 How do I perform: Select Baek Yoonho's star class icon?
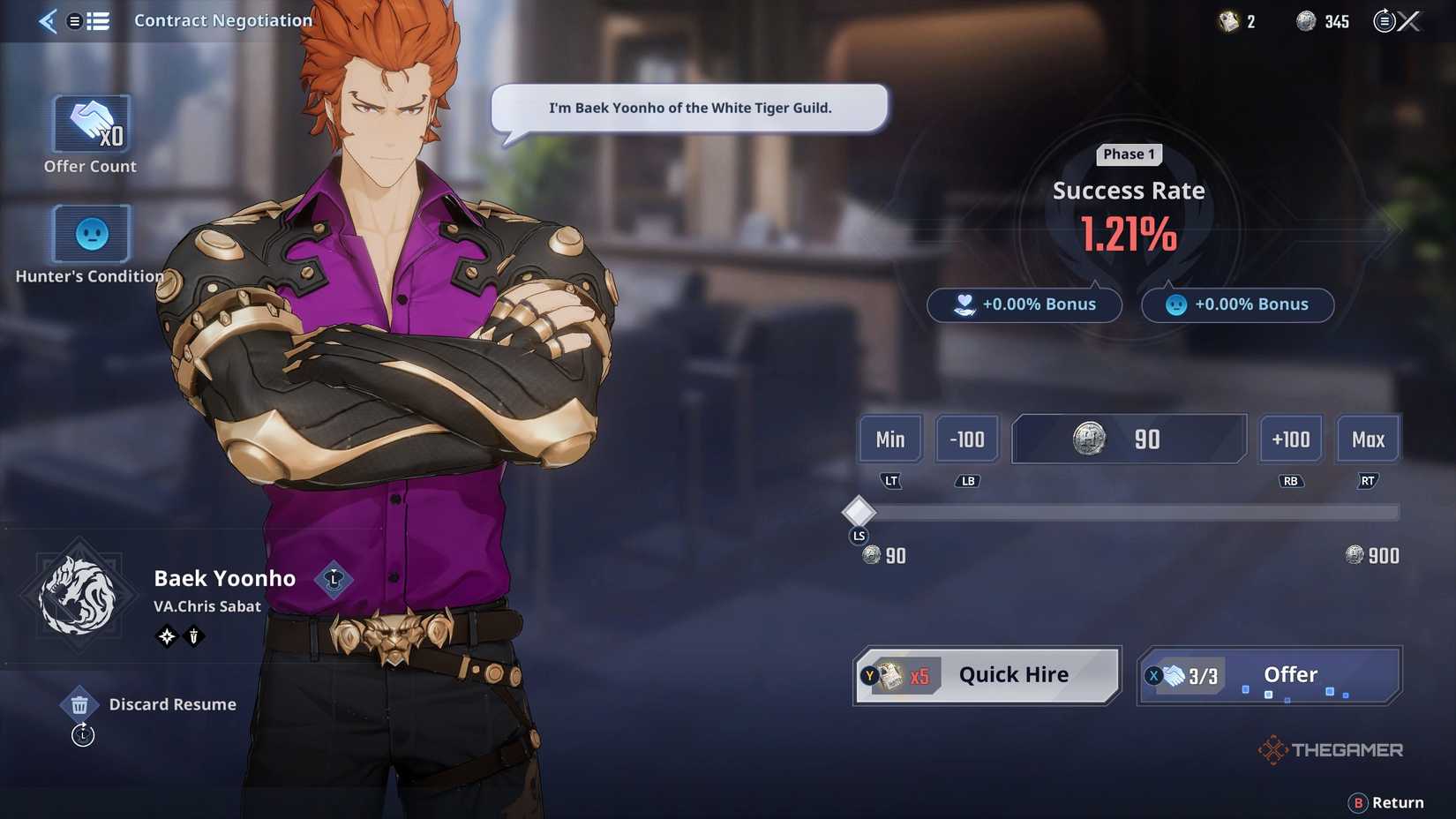[165, 635]
